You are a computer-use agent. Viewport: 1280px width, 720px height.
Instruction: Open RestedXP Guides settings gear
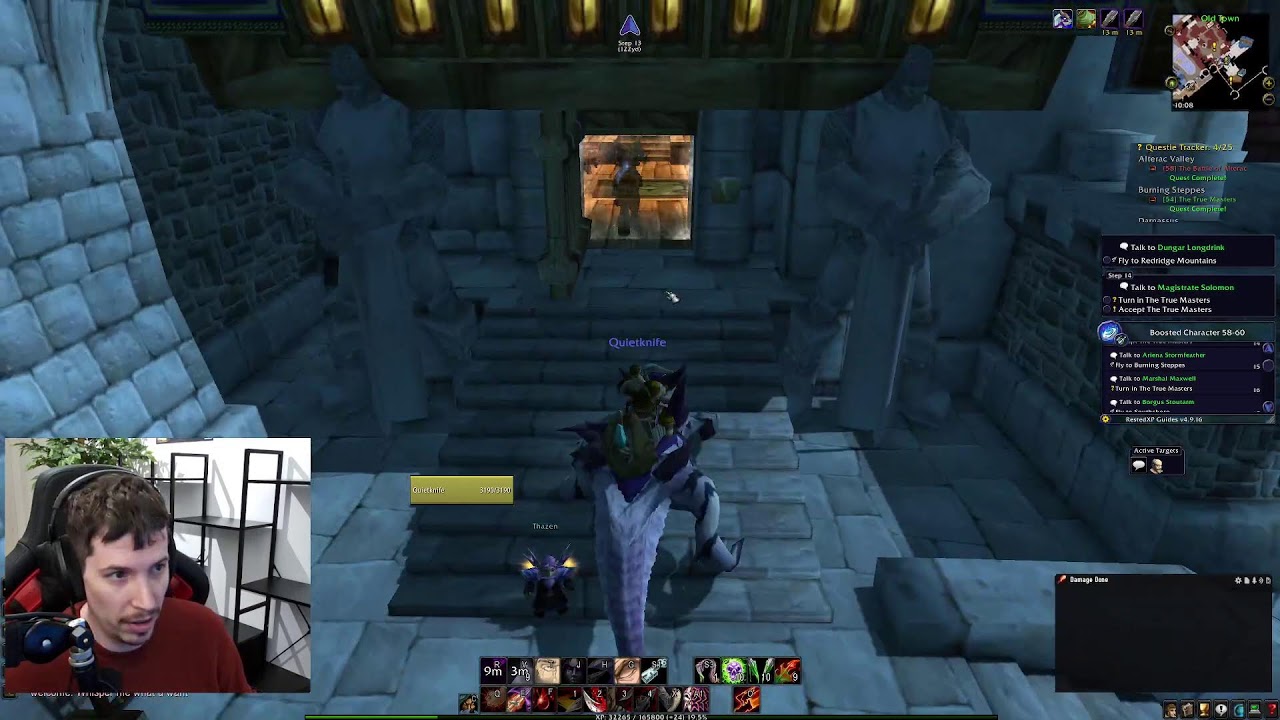point(1105,419)
